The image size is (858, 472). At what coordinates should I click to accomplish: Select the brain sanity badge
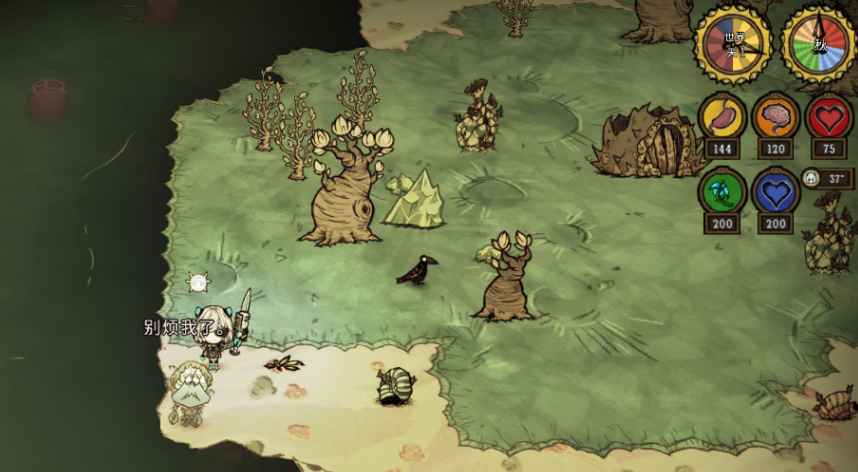click(x=775, y=115)
